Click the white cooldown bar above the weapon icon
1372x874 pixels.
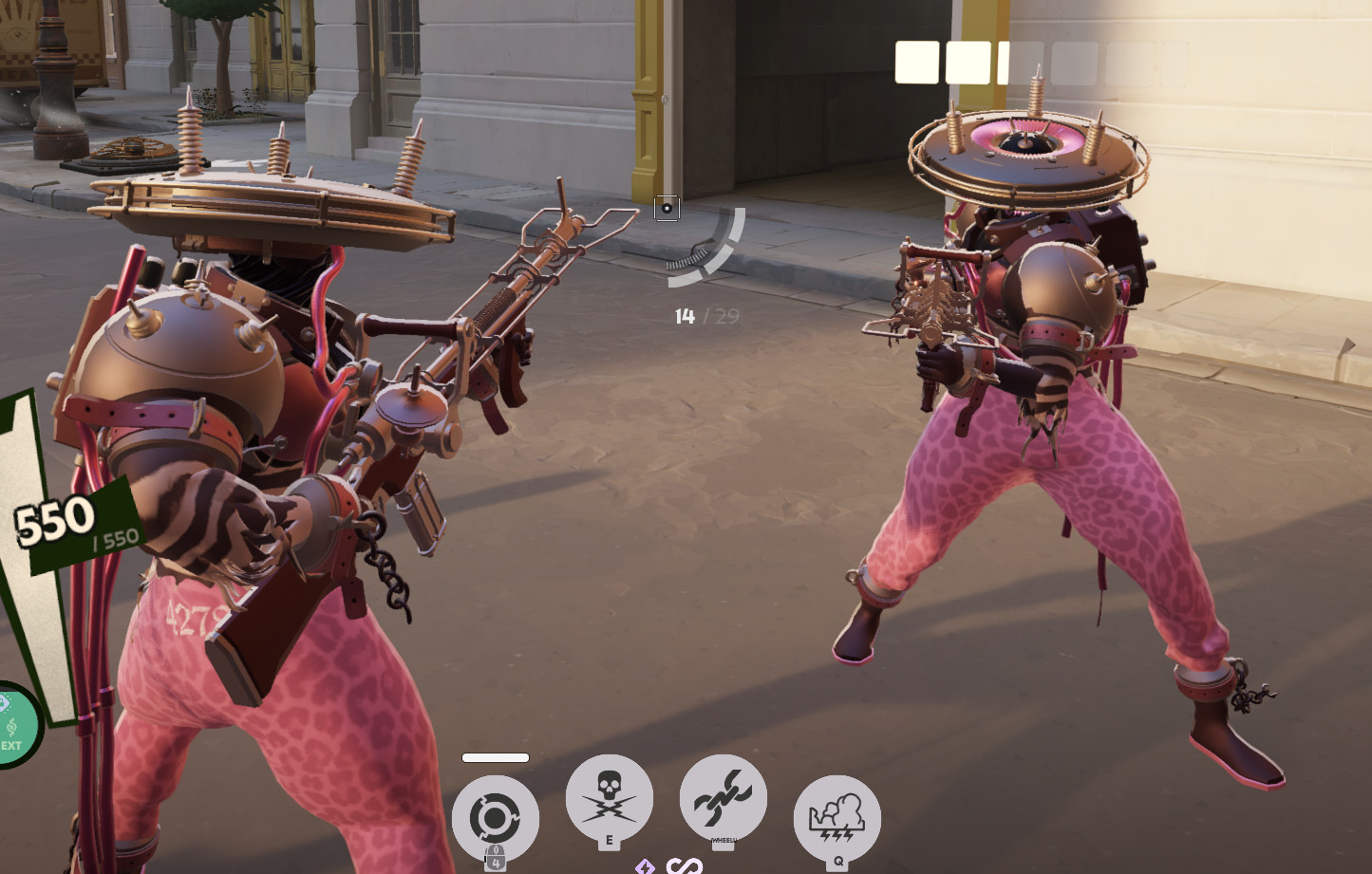click(x=495, y=757)
